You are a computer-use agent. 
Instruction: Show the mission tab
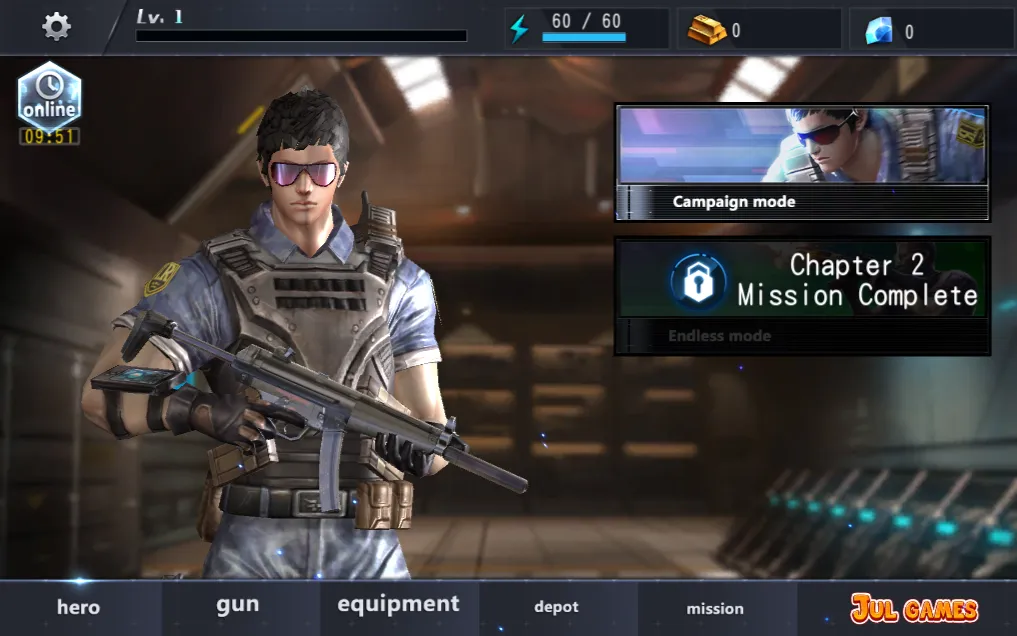pos(715,608)
